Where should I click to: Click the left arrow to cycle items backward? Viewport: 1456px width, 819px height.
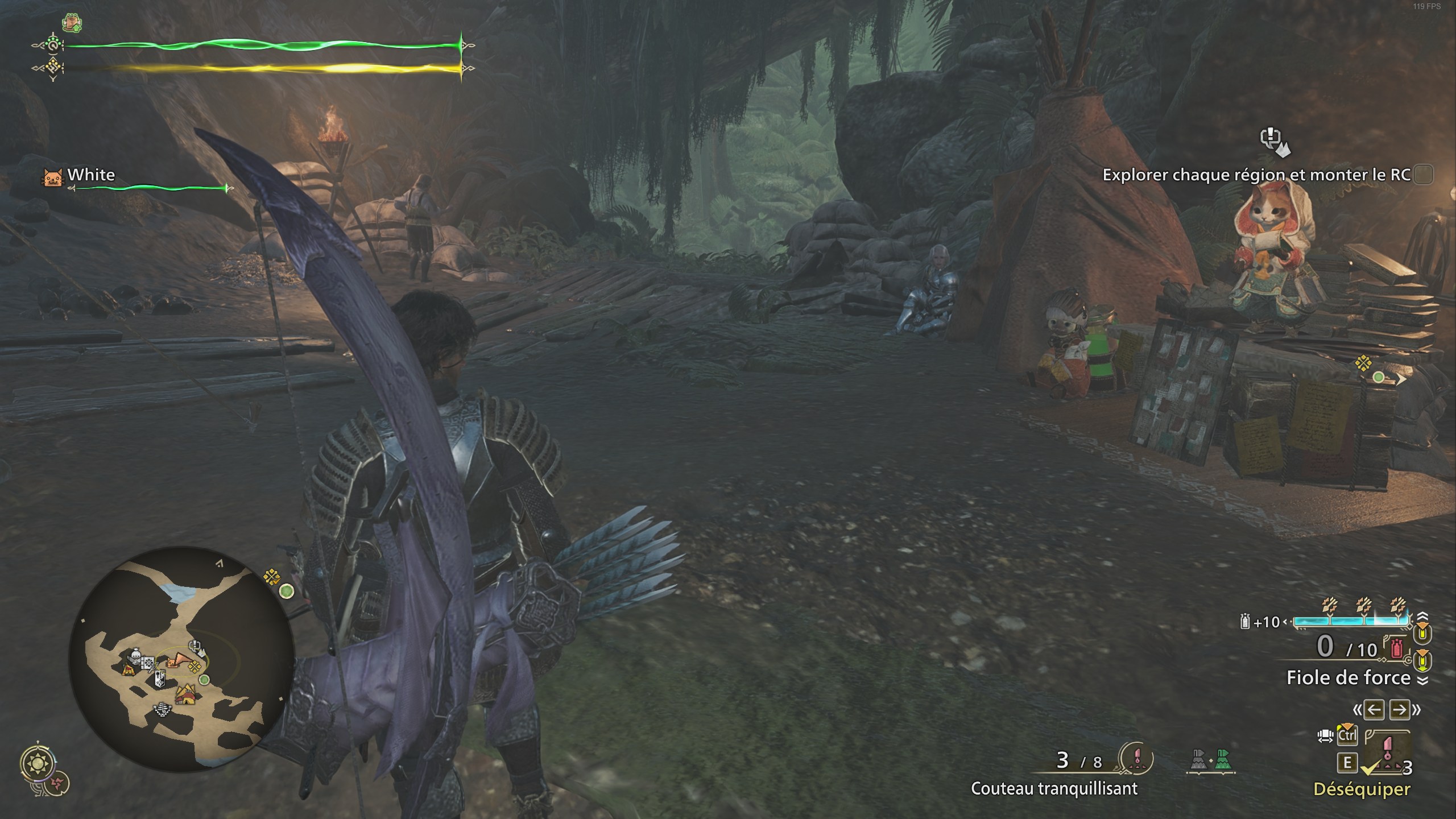[1374, 709]
